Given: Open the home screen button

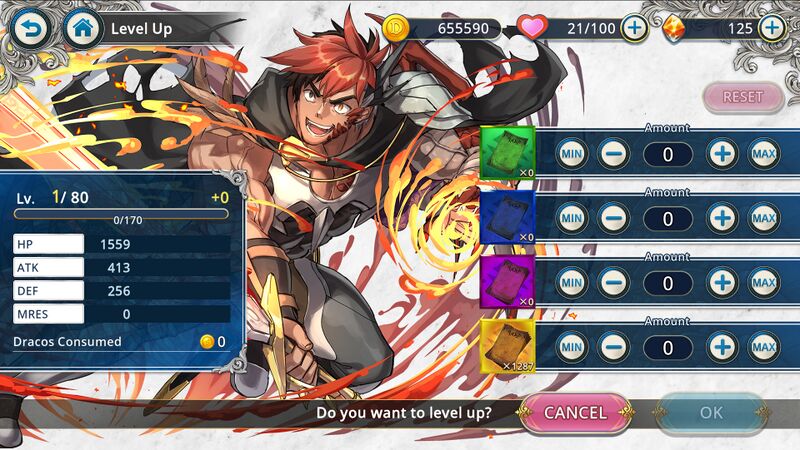Looking at the screenshot, I should click(x=83, y=28).
